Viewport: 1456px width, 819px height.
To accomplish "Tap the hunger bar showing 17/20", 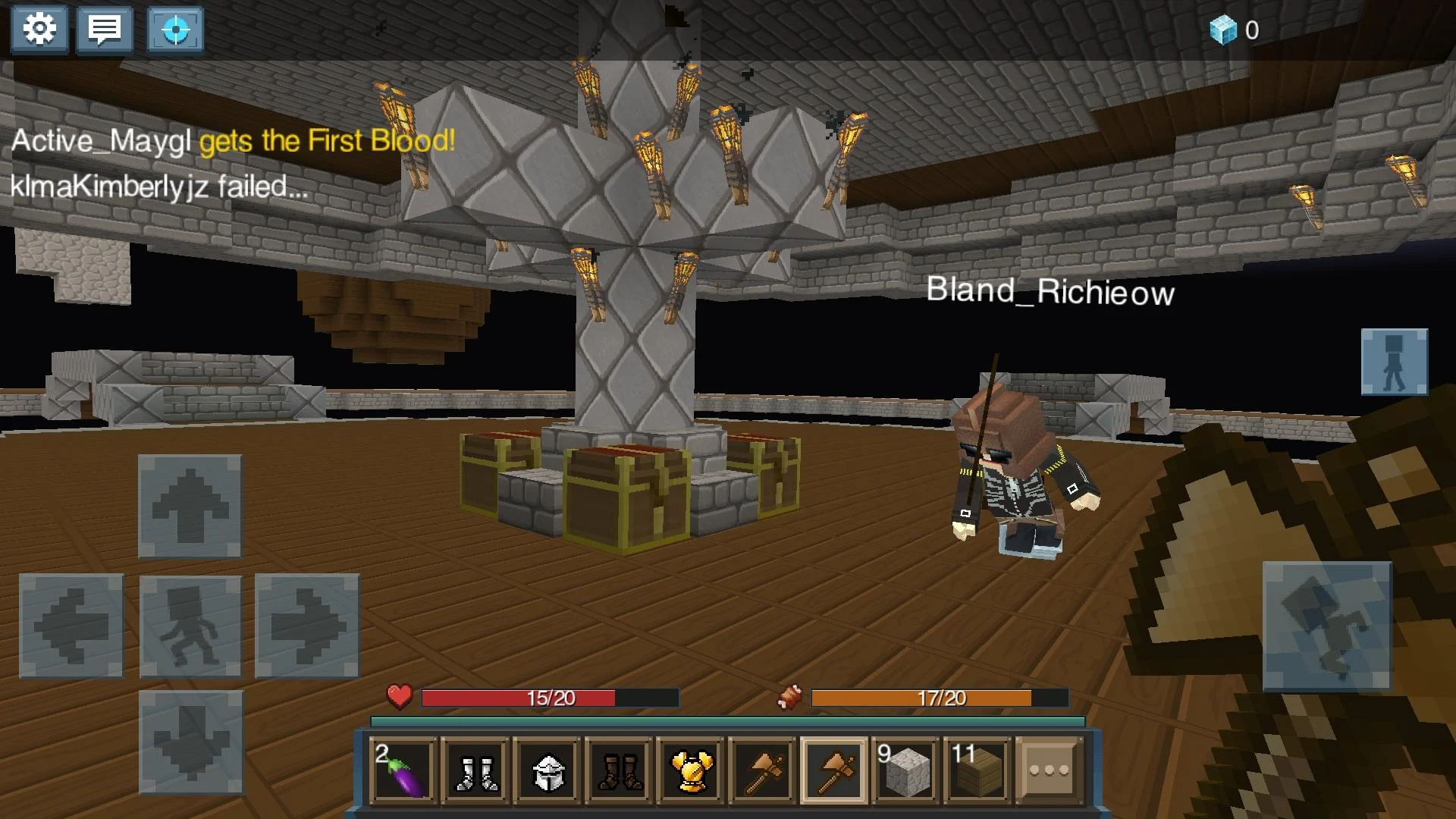I will pos(940,698).
